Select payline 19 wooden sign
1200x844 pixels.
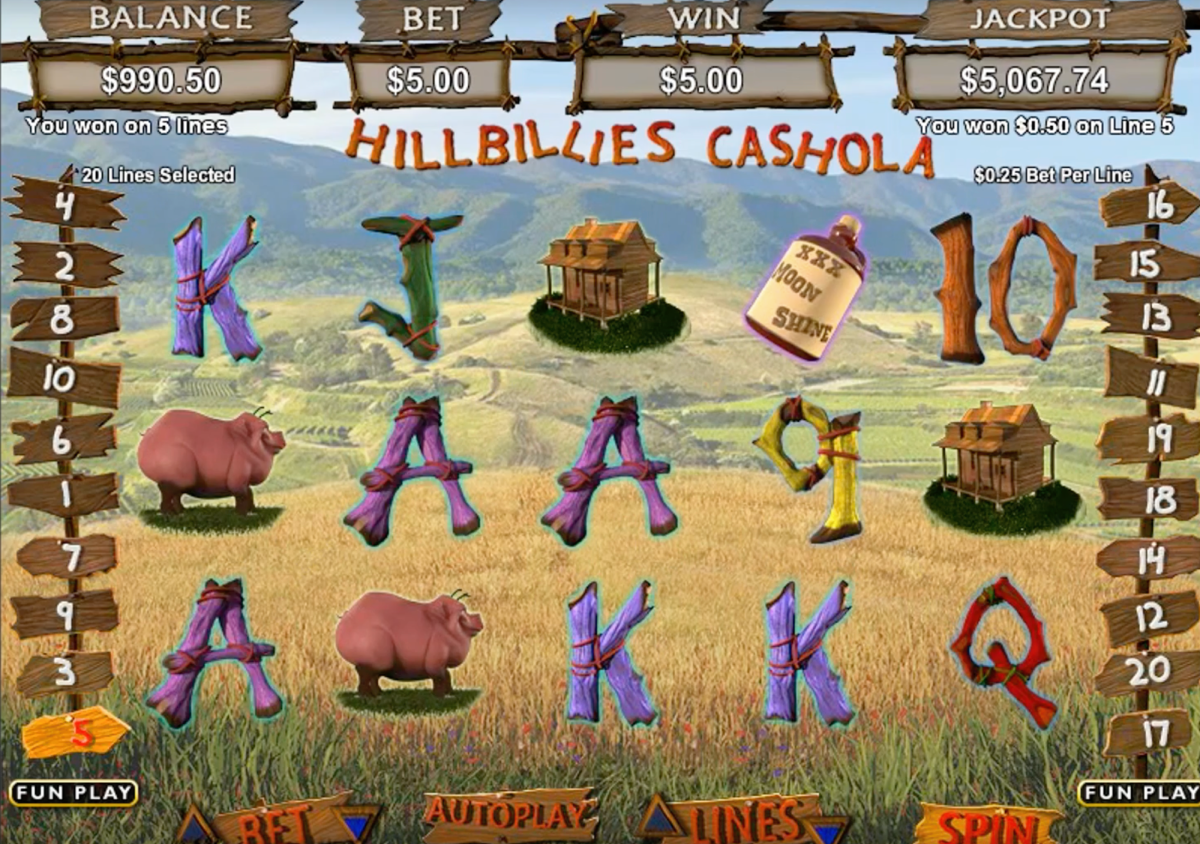coord(1152,438)
